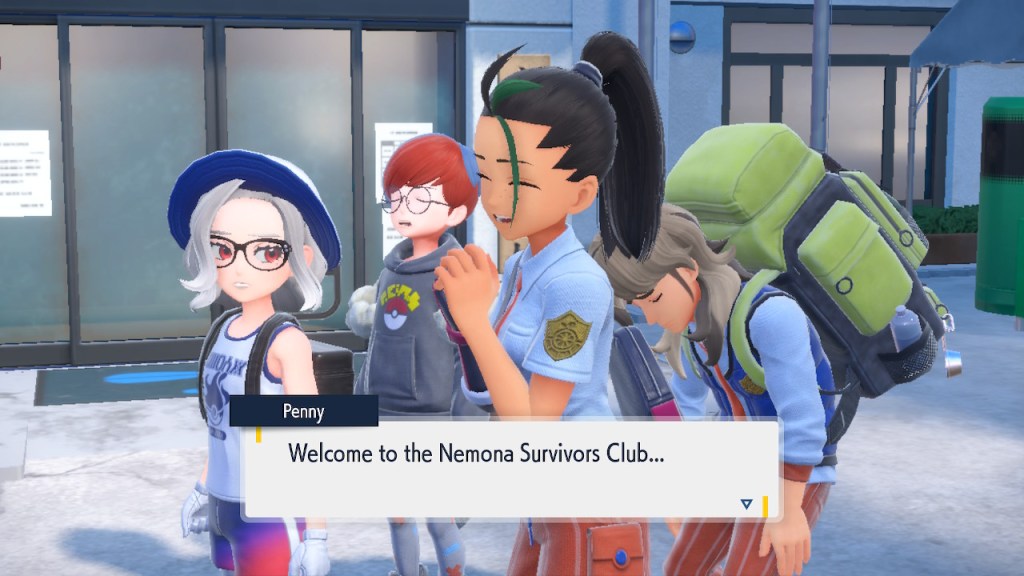
Task: Click Penny's dialogue text box to continue
Action: click(x=510, y=469)
